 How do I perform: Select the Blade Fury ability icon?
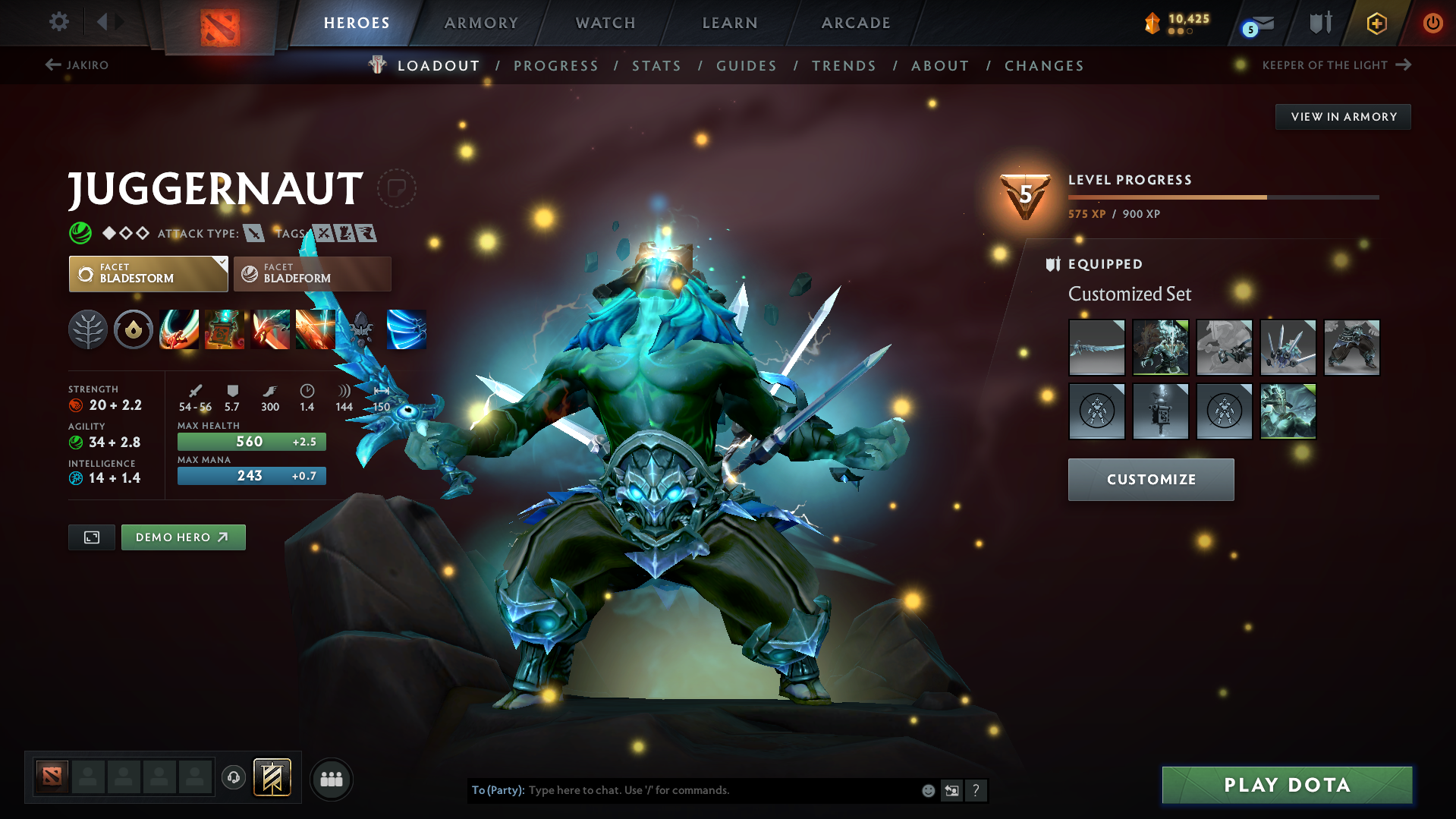click(x=179, y=329)
